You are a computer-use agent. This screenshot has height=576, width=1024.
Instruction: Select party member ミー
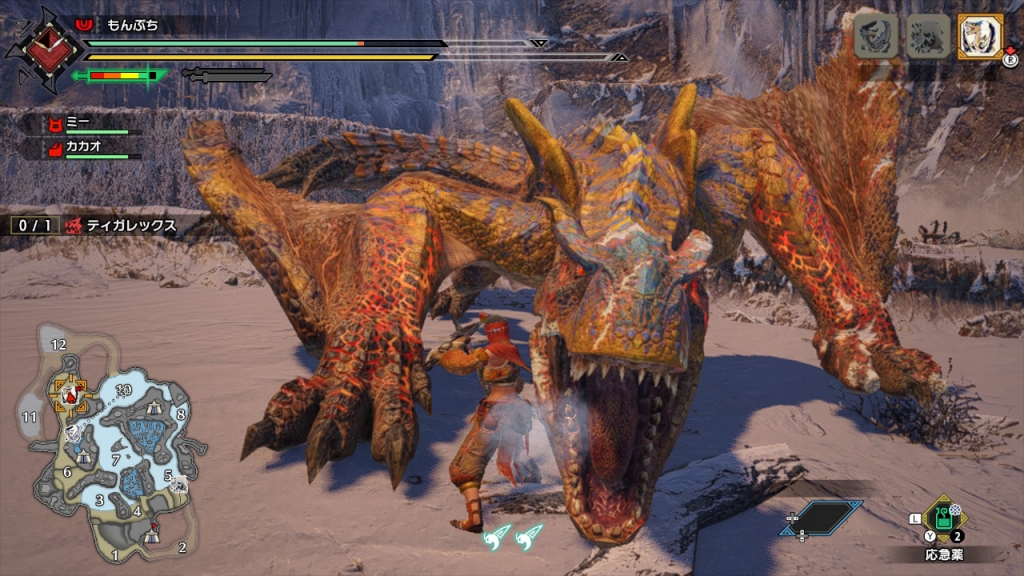pos(80,122)
